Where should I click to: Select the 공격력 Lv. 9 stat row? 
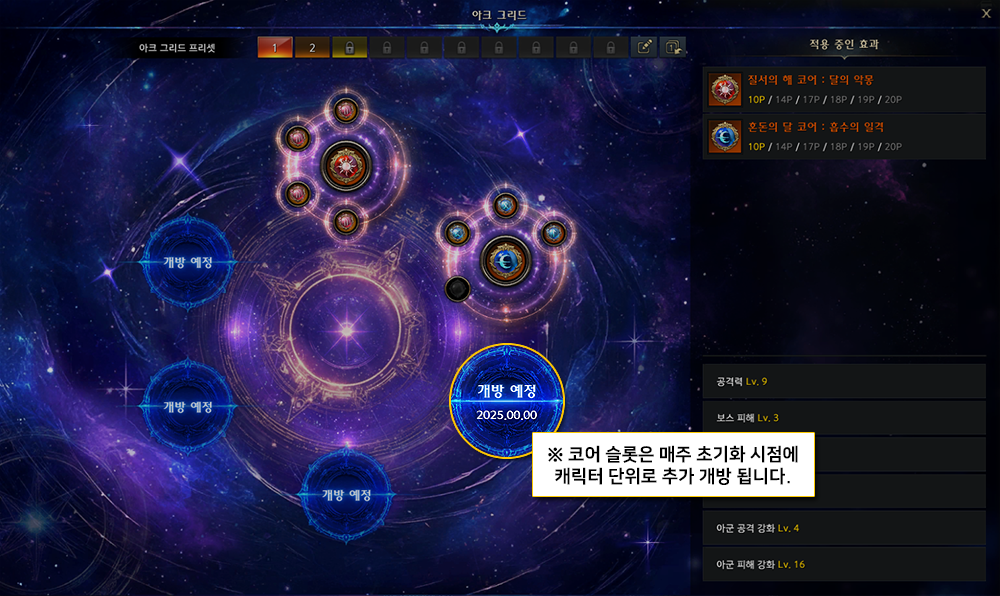(x=846, y=381)
